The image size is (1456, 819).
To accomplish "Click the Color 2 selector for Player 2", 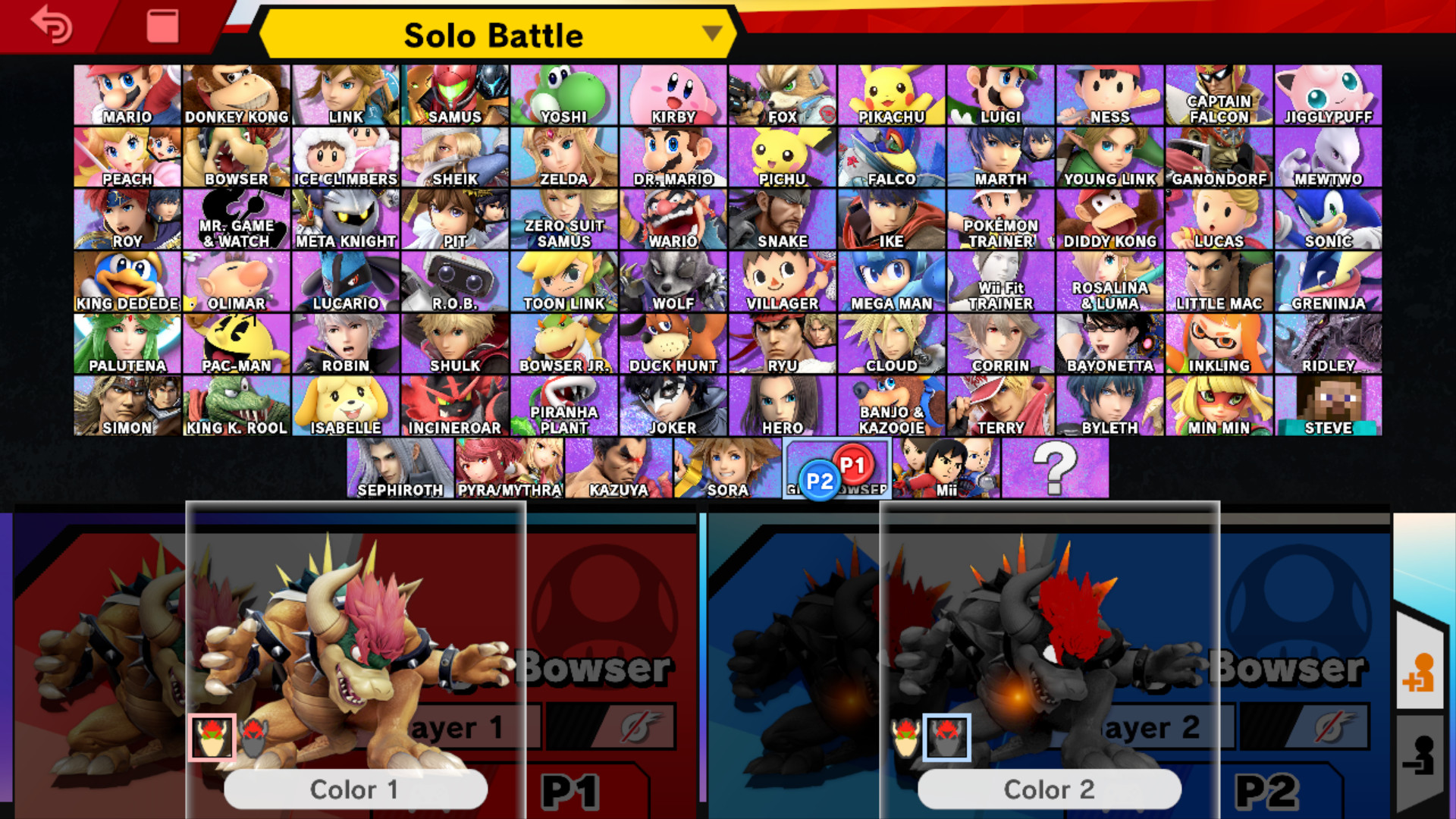I will point(1051,789).
